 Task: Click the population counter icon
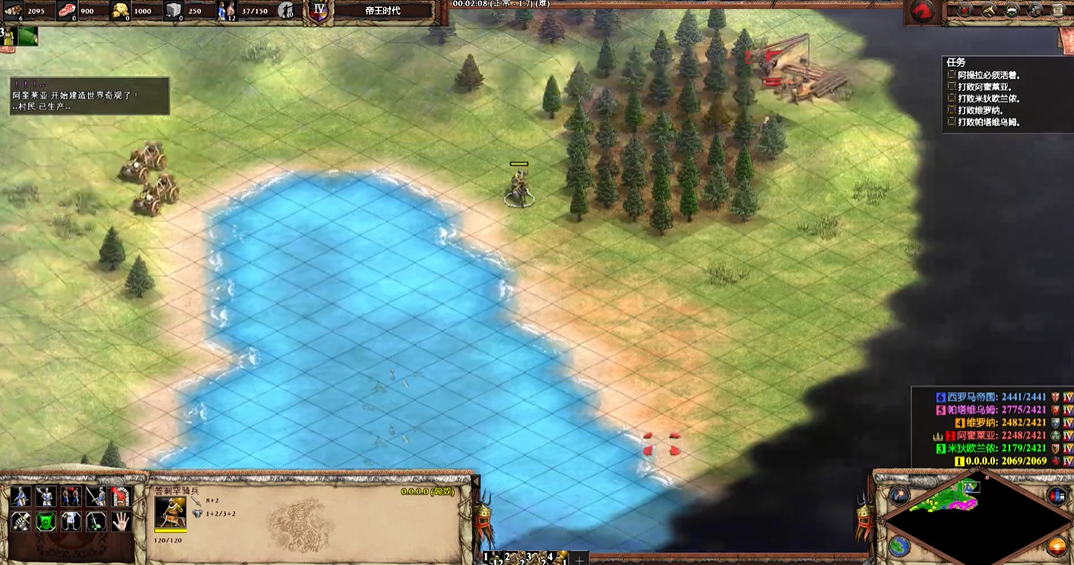(227, 11)
